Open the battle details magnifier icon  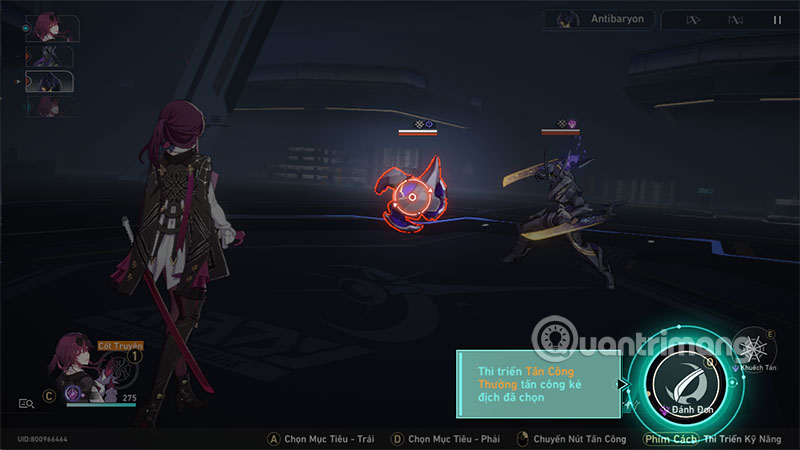[x=26, y=403]
